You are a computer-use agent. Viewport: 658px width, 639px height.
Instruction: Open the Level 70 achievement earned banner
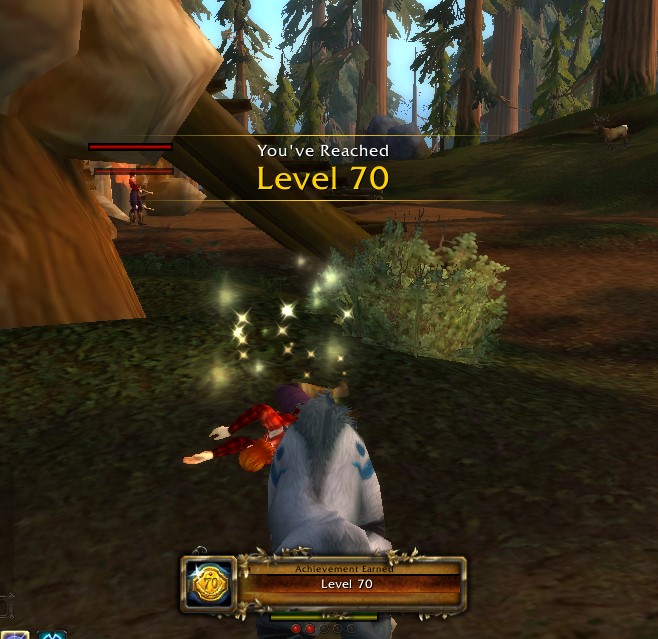[x=348, y=583]
